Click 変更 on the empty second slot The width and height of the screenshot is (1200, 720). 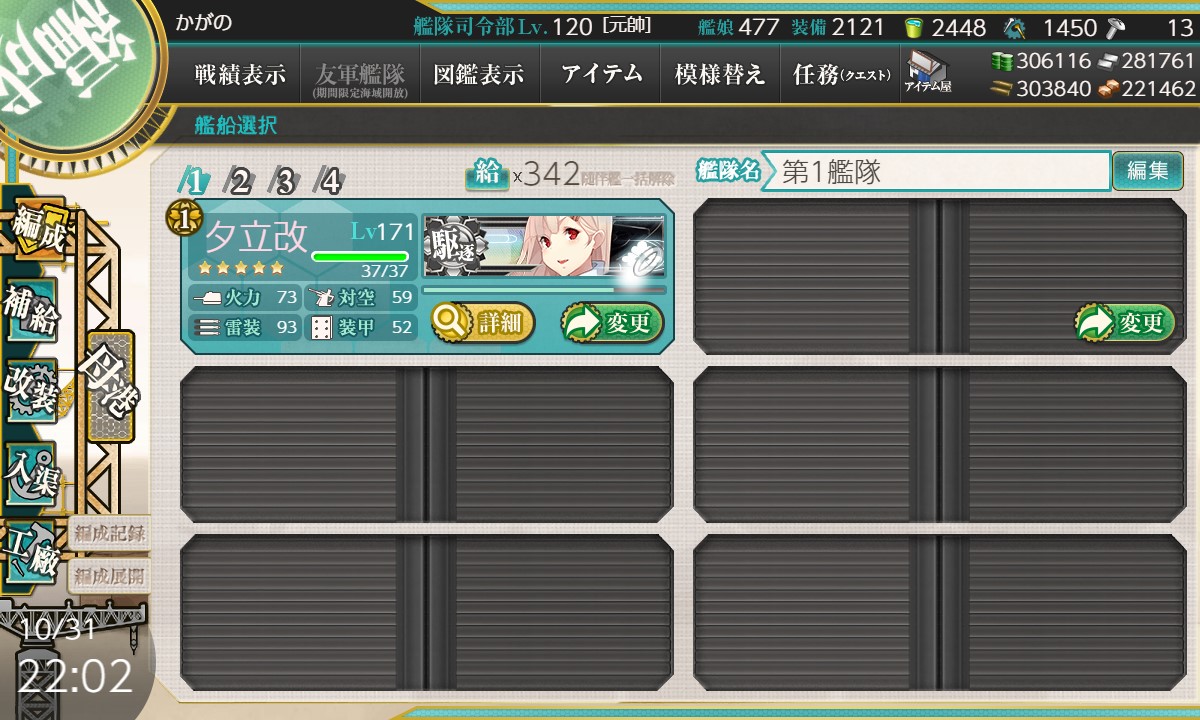(1125, 323)
